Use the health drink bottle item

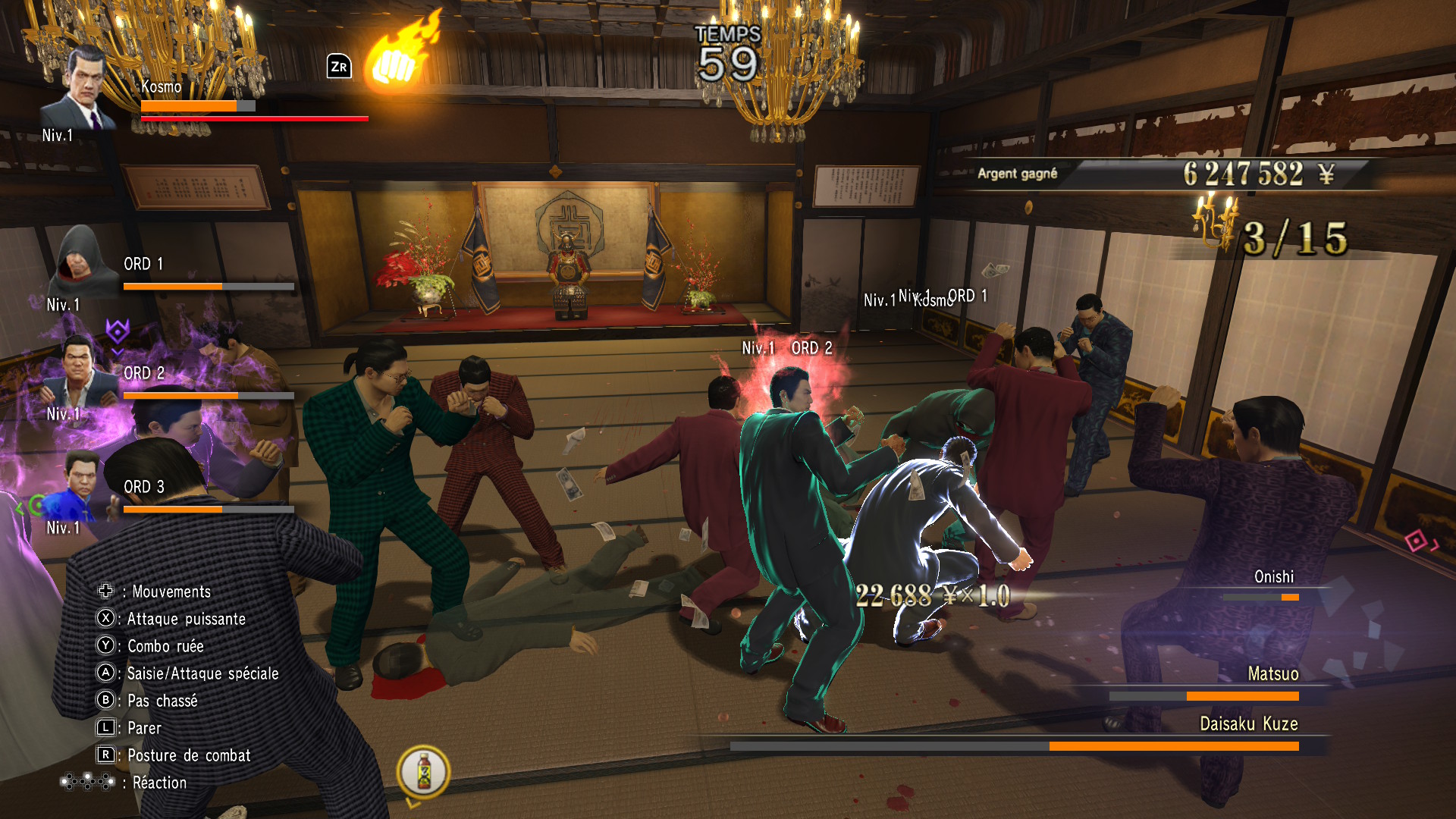424,771
